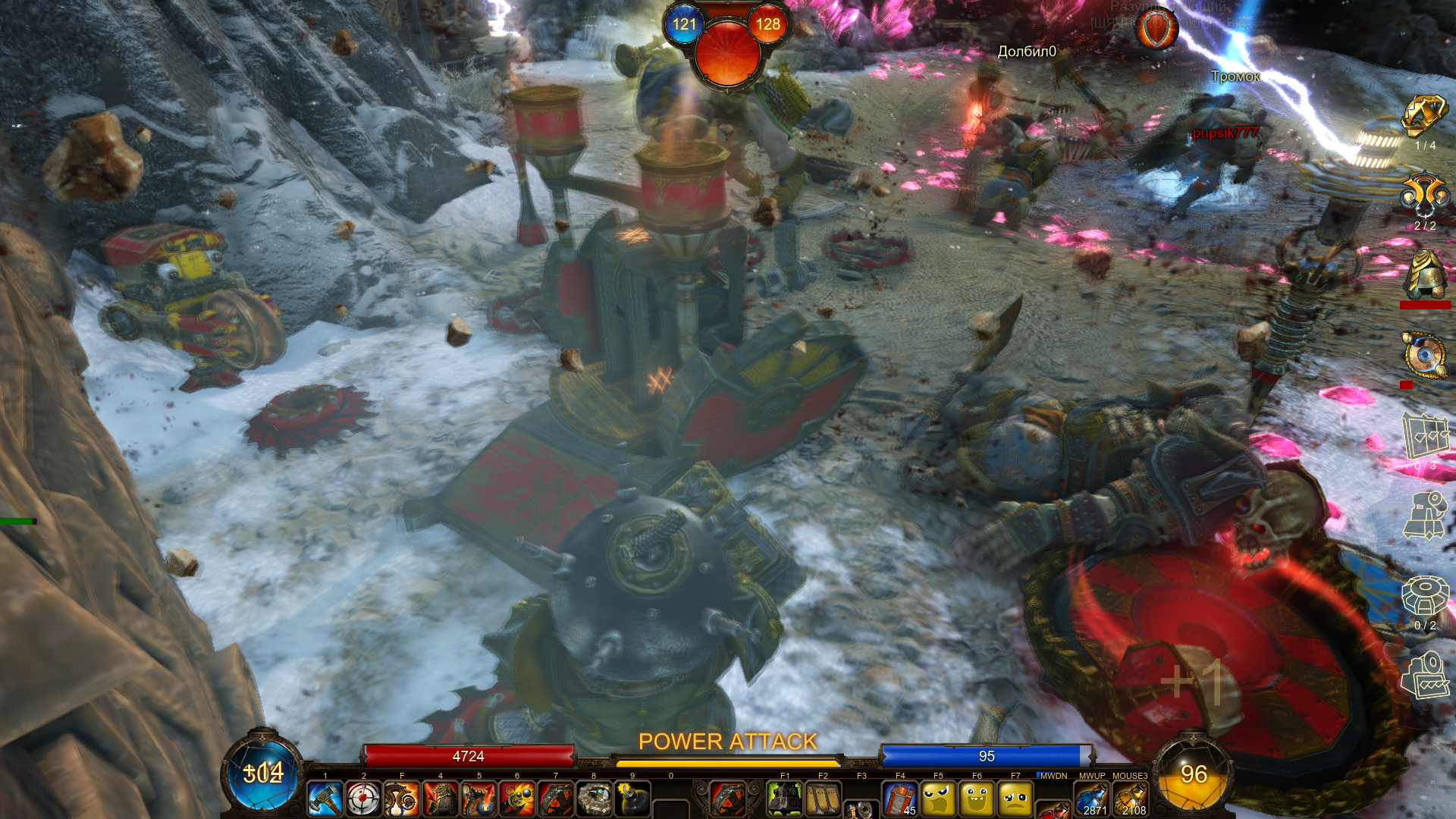Trigger the ornate horn ability on F

pyautogui.click(x=402, y=799)
